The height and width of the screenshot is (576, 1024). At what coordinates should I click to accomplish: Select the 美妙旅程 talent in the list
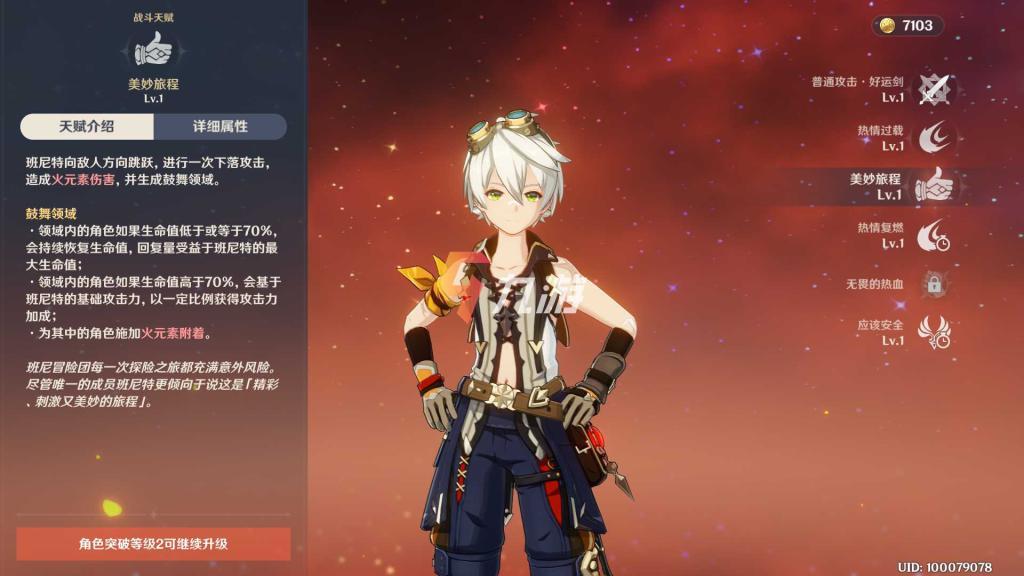(x=934, y=186)
